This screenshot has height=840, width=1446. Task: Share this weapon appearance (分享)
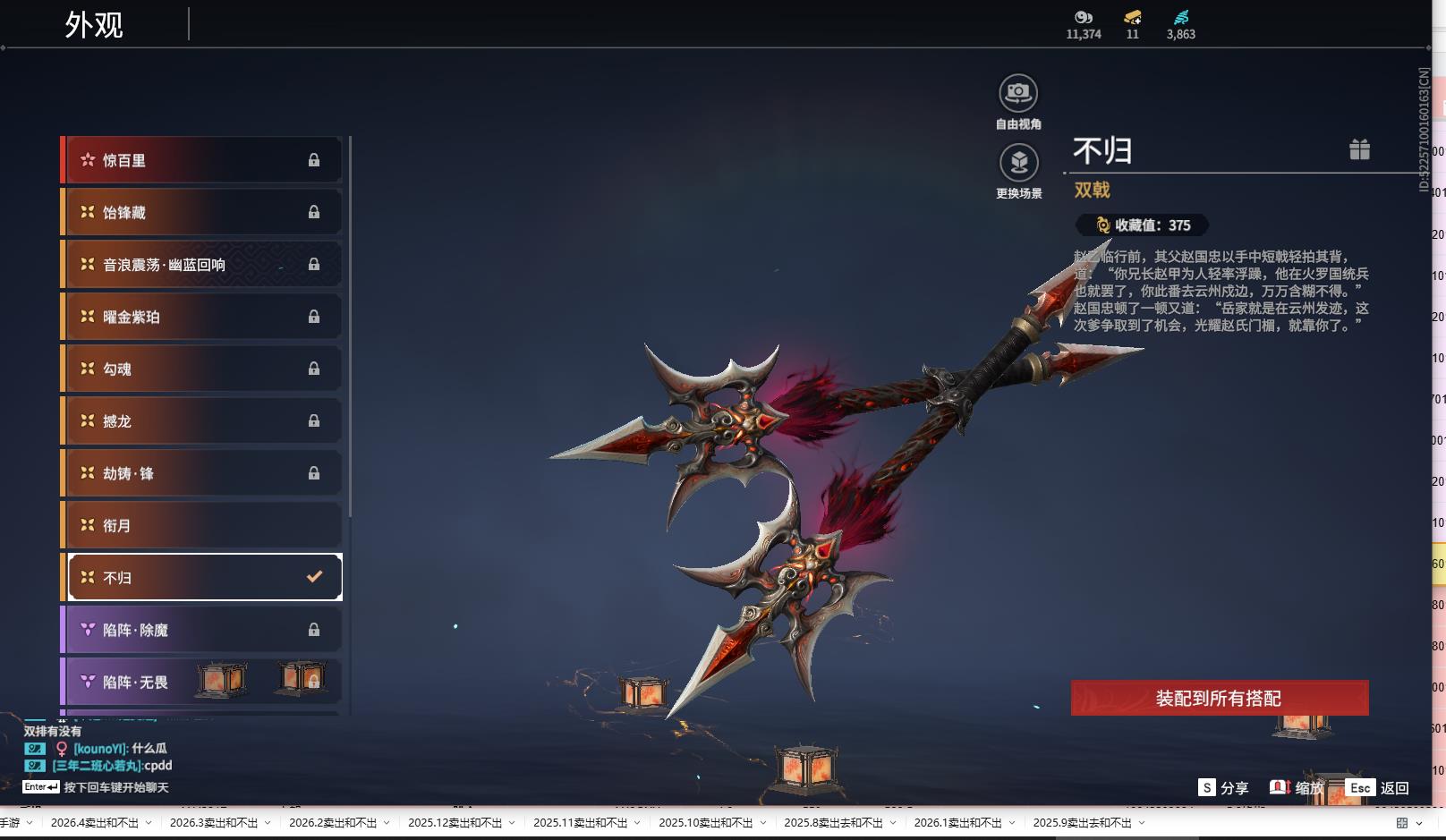pos(1223,788)
